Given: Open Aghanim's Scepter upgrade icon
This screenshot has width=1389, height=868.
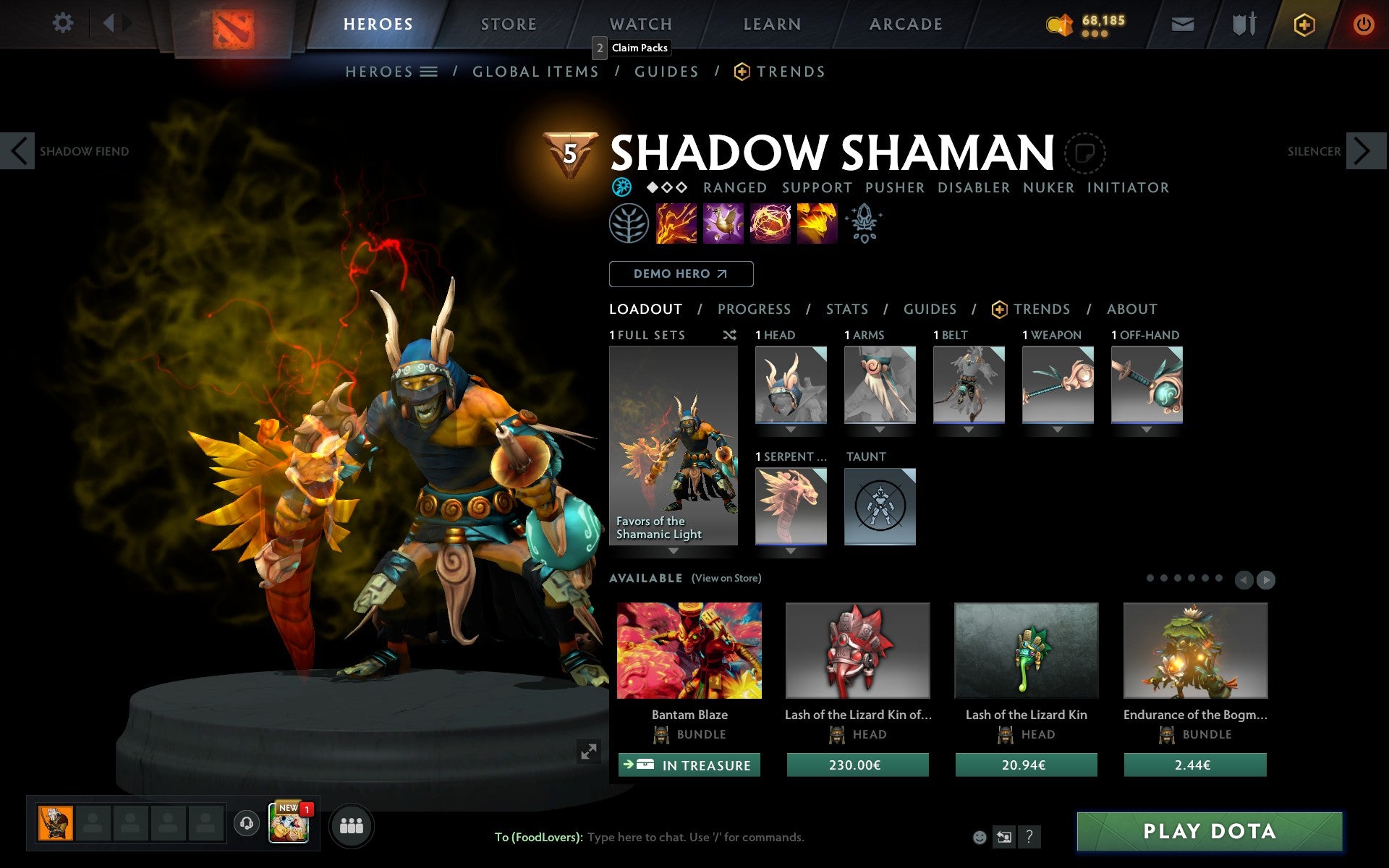Looking at the screenshot, I should [x=864, y=223].
